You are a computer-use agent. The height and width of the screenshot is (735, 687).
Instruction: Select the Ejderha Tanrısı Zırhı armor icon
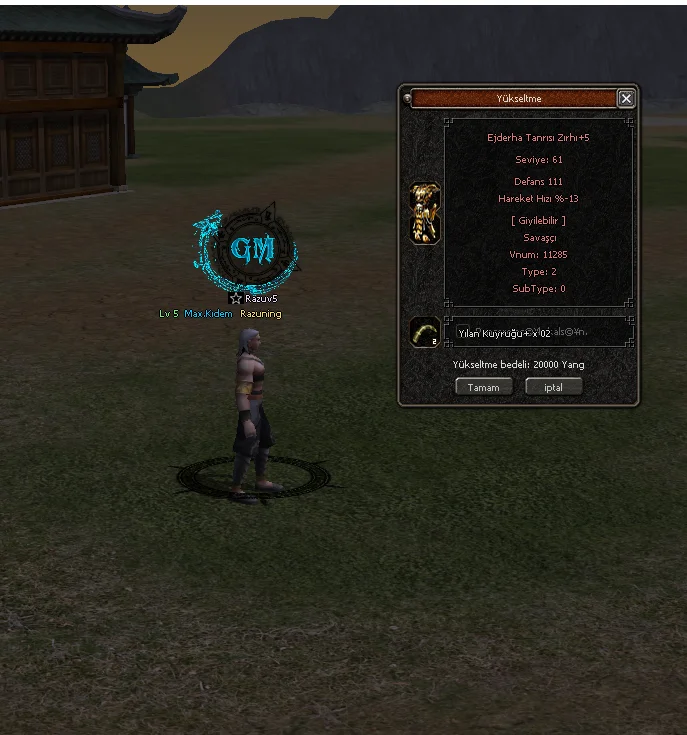pos(425,213)
